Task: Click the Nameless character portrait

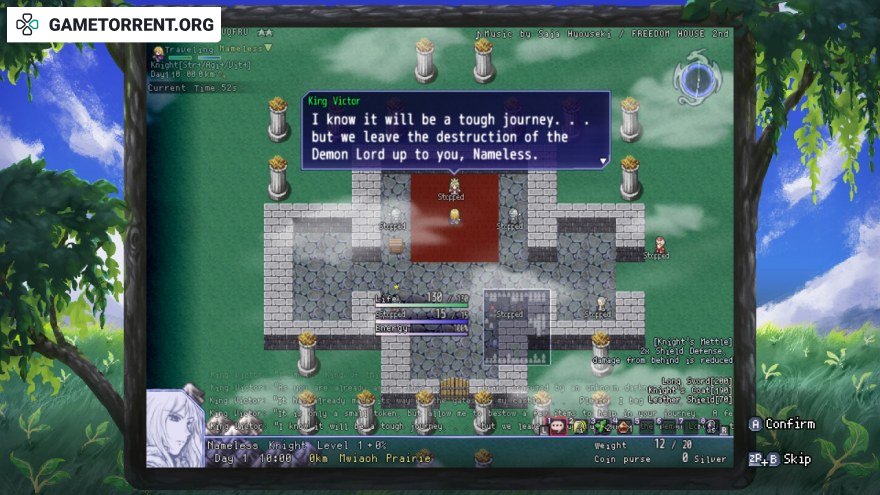Action: tap(176, 428)
